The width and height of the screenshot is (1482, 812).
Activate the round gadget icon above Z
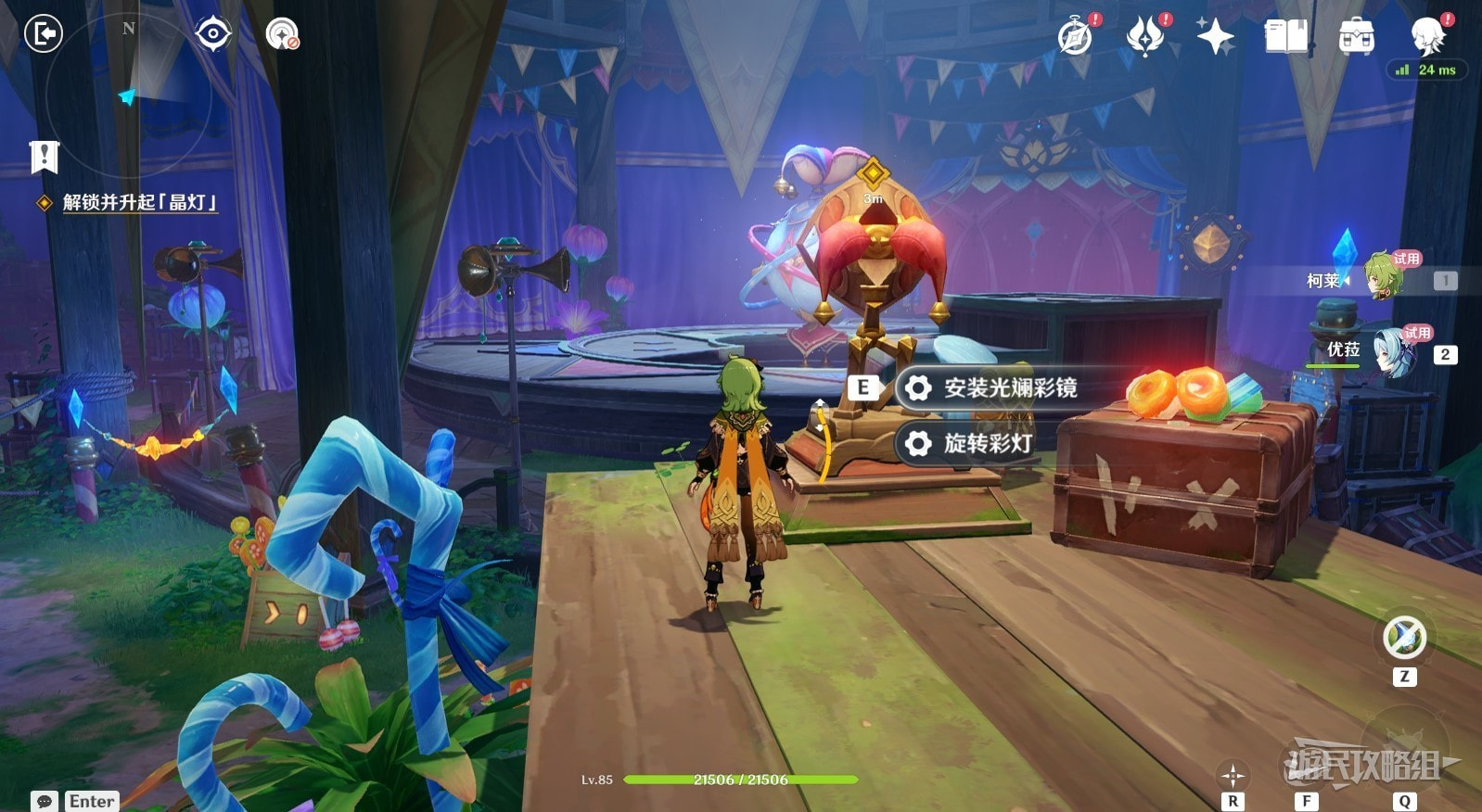point(1404,638)
